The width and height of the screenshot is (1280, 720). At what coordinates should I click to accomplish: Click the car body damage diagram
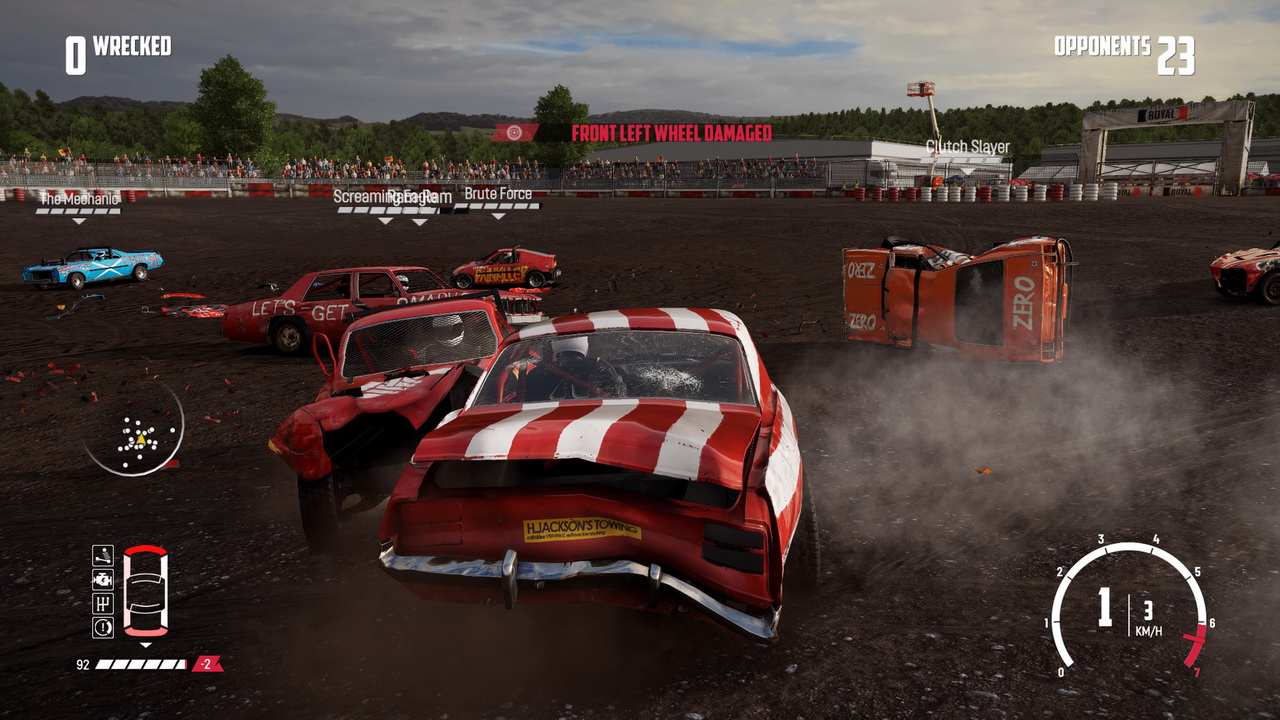(x=145, y=591)
